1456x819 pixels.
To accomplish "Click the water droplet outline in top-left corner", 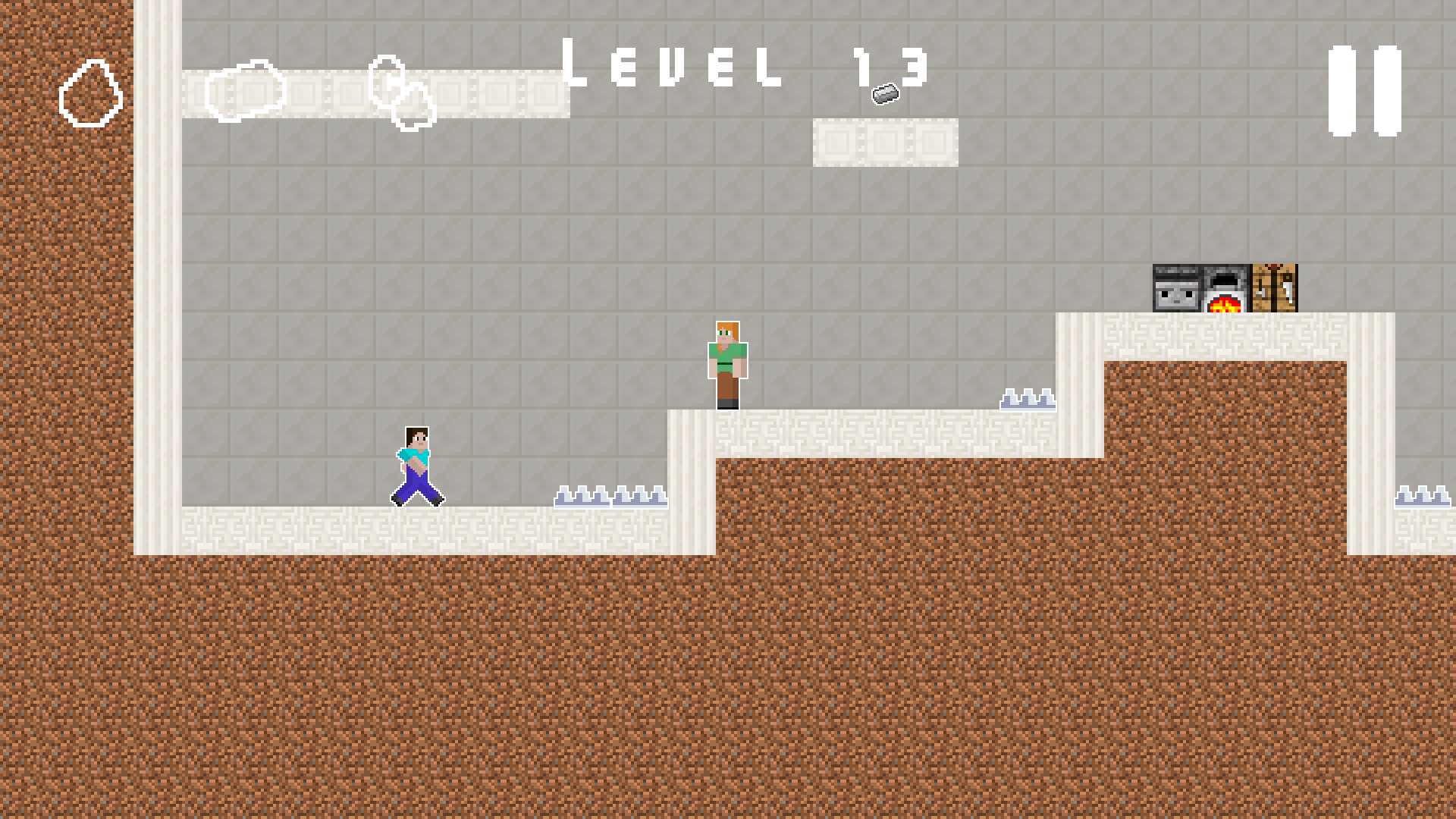I will (x=91, y=93).
